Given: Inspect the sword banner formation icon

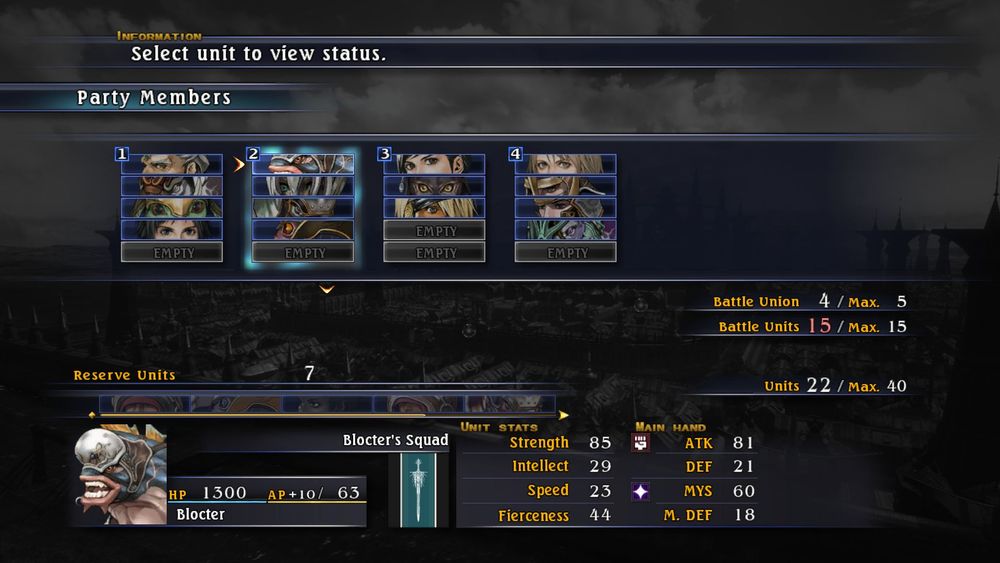Looking at the screenshot, I should click(418, 490).
